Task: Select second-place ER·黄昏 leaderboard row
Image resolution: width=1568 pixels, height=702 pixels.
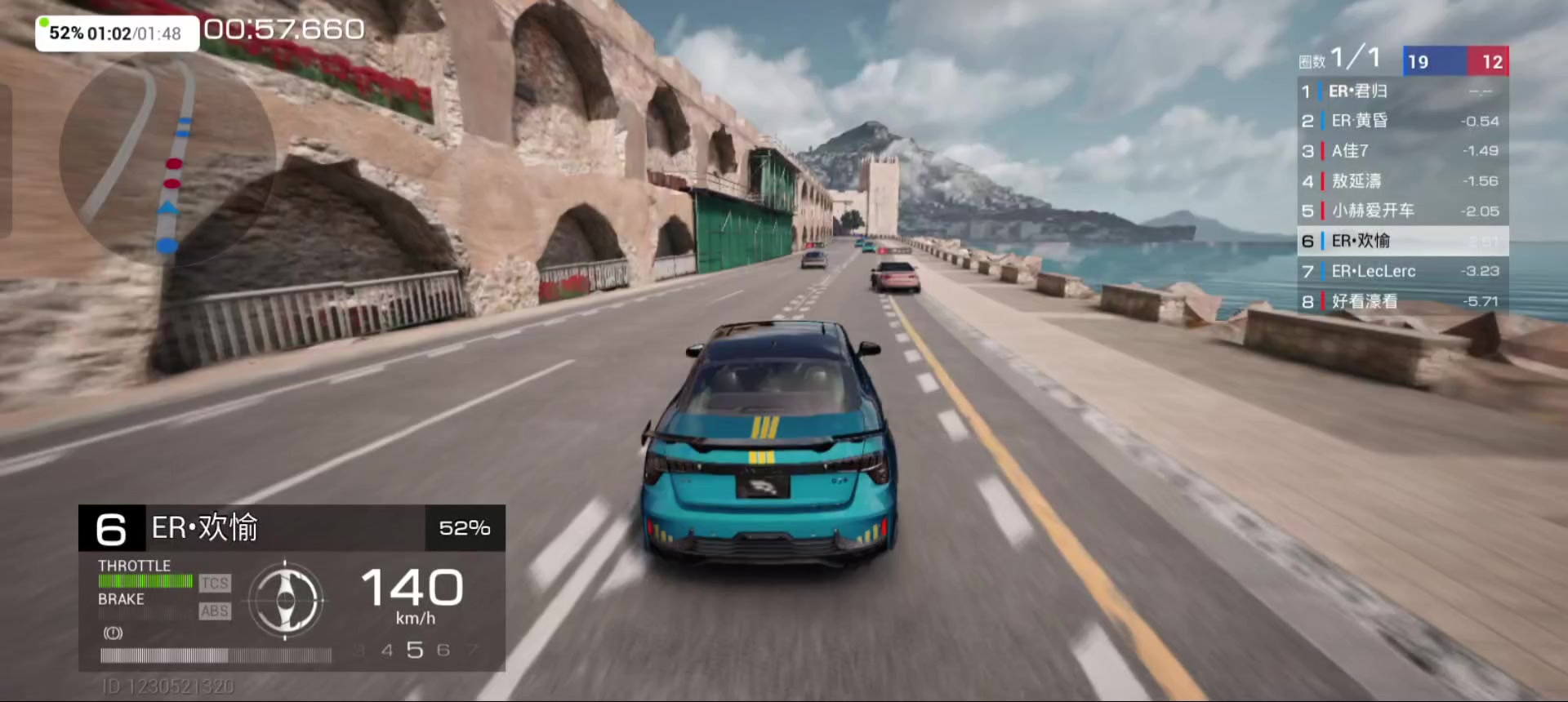Action: (1401, 121)
